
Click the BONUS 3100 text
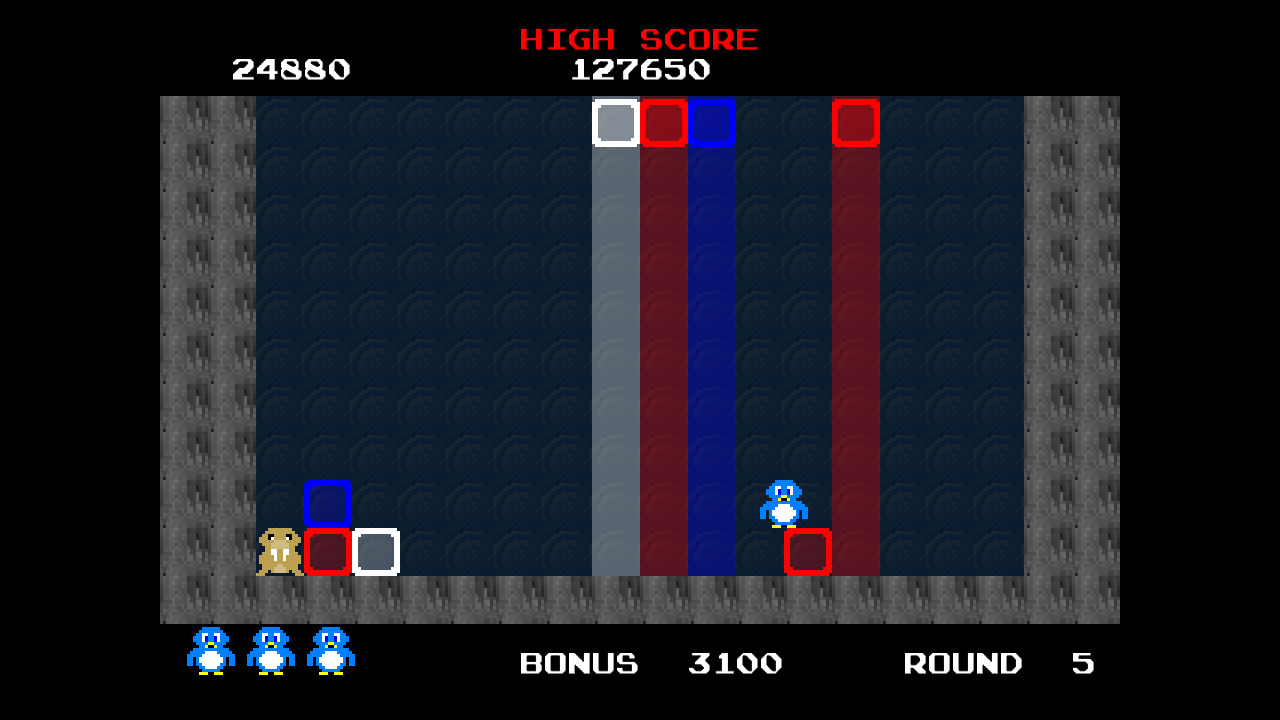648,663
